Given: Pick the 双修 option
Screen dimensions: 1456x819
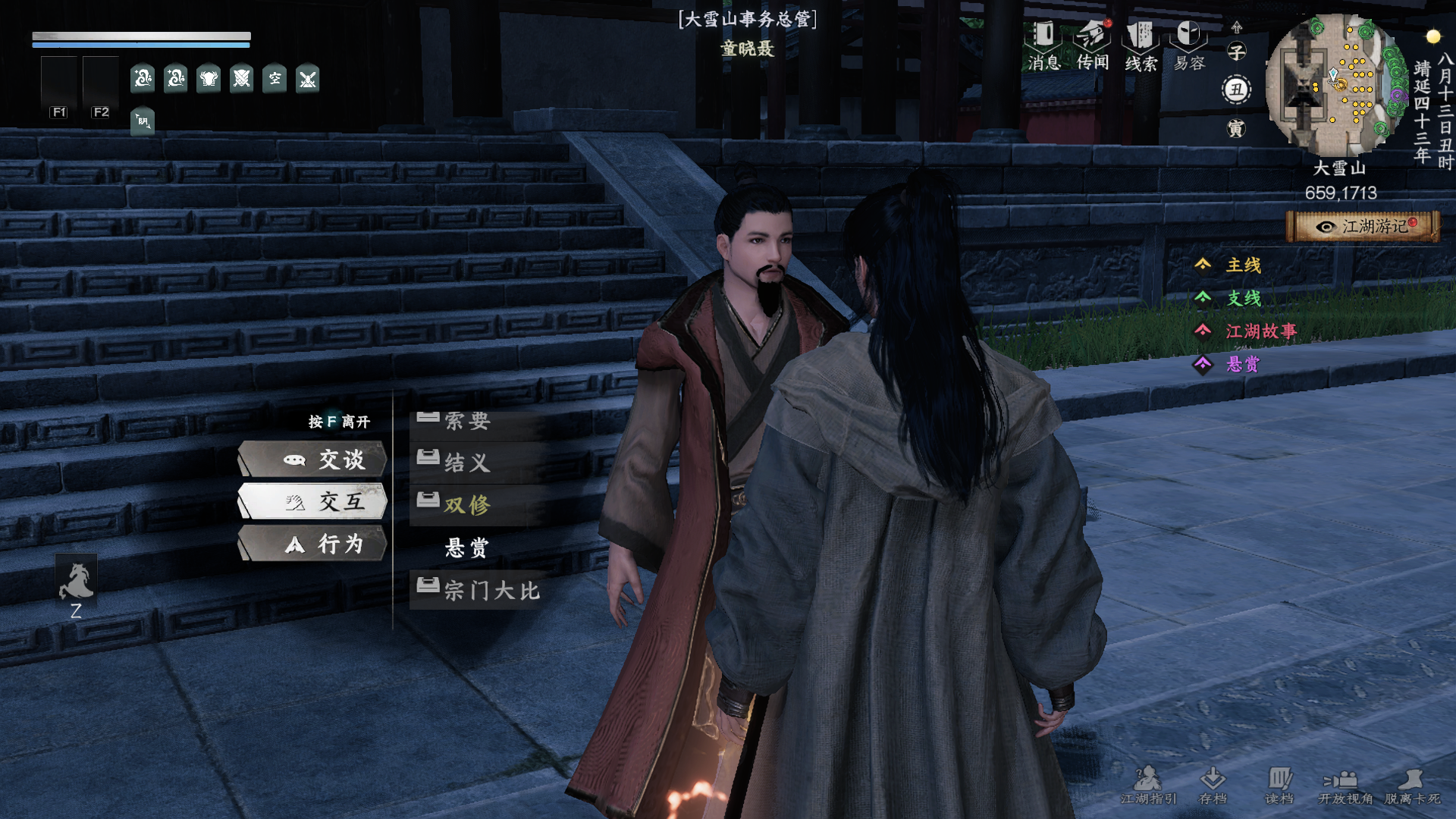Looking at the screenshot, I should coord(467,505).
